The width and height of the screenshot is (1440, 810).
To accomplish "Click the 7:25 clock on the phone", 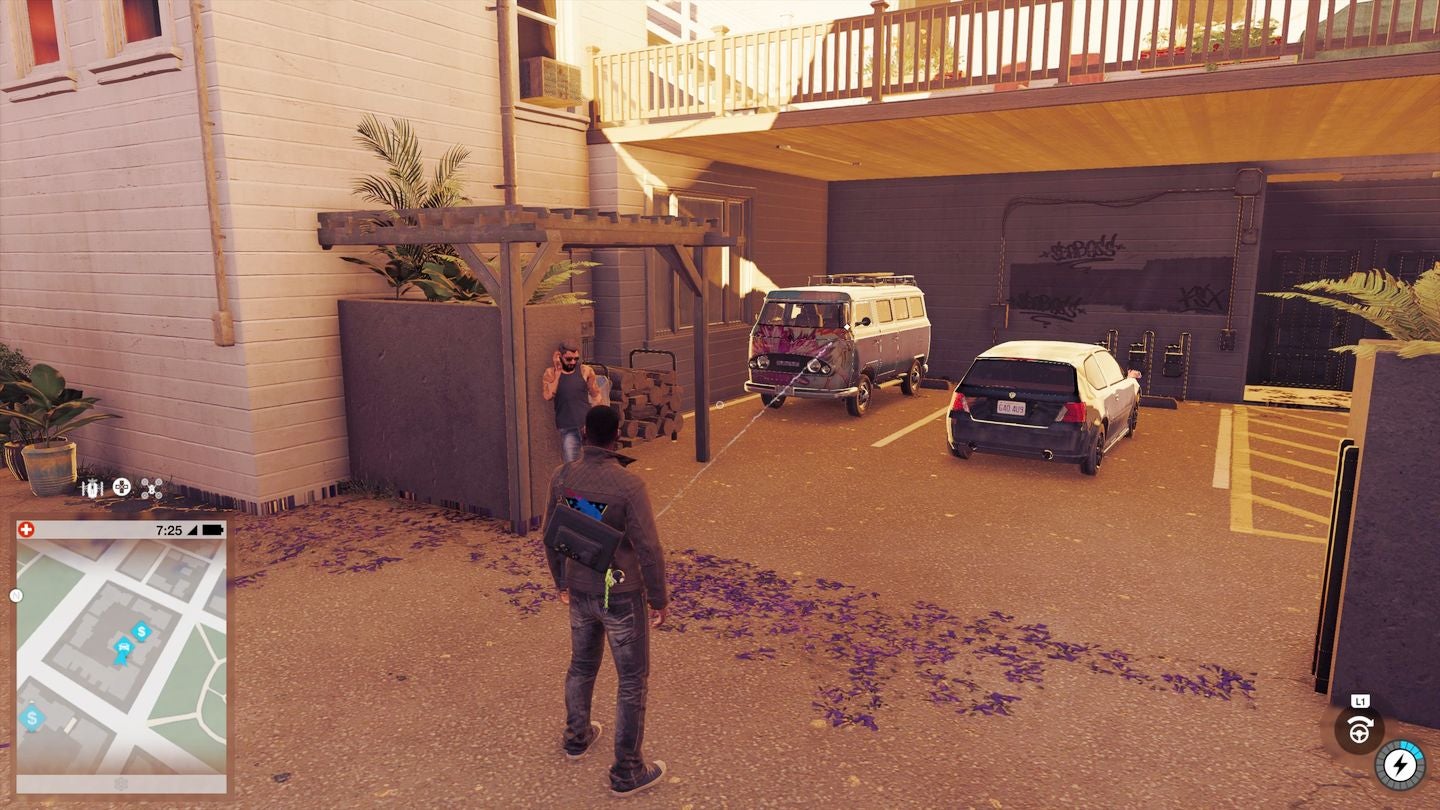I will coord(170,529).
